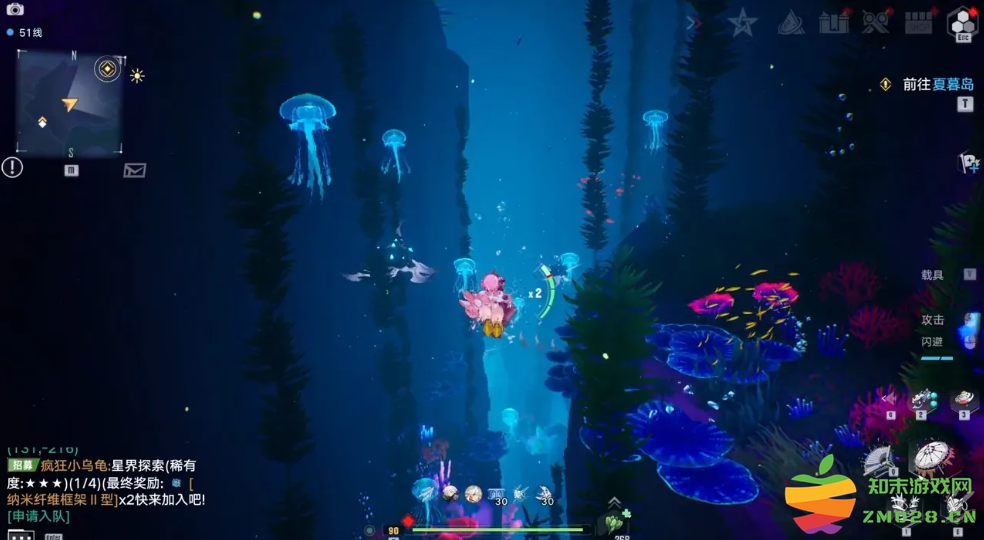Open the chat bubble button below the chat
This screenshot has height=540, width=984.
pyautogui.click(x=21, y=536)
